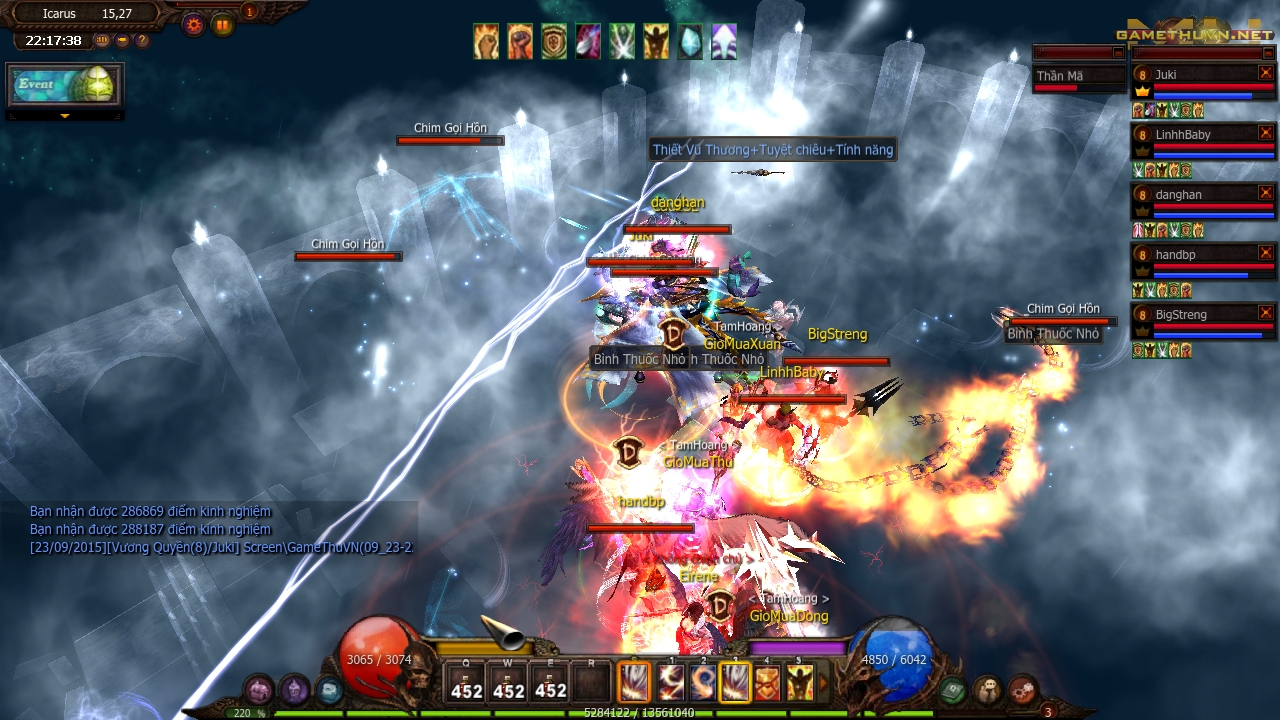1280x720 pixels.
Task: Use the potion in the E slot
Action: pyautogui.click(x=550, y=682)
